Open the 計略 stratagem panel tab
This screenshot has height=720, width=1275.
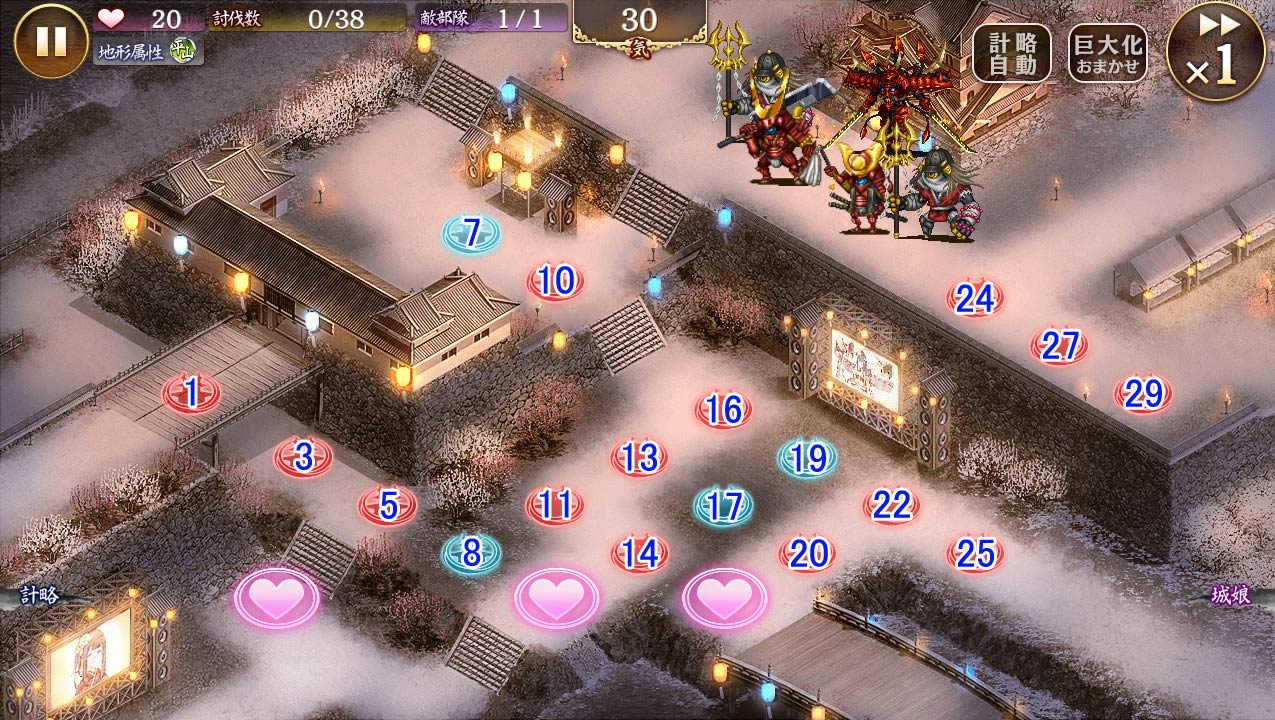[40, 595]
